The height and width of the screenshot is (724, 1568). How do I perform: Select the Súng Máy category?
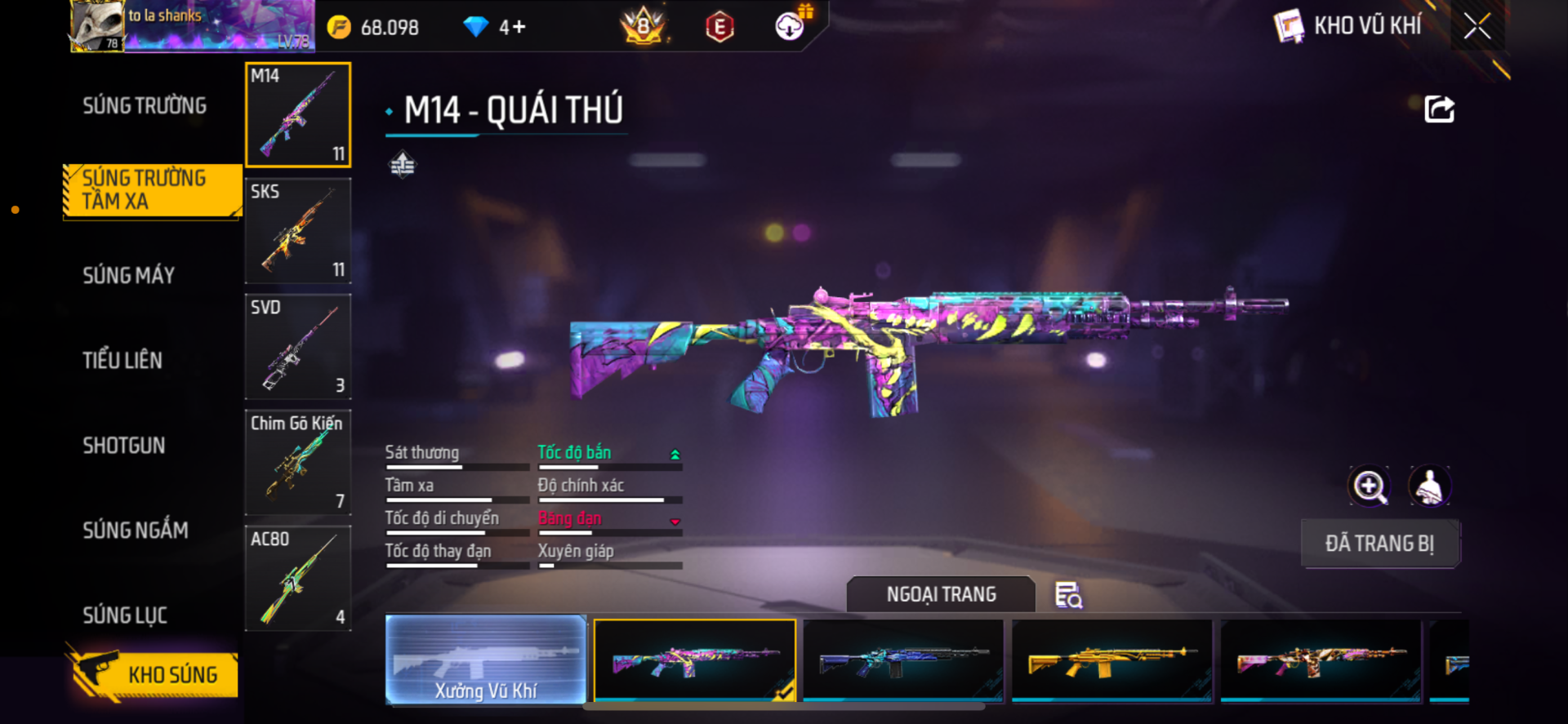pos(129,276)
